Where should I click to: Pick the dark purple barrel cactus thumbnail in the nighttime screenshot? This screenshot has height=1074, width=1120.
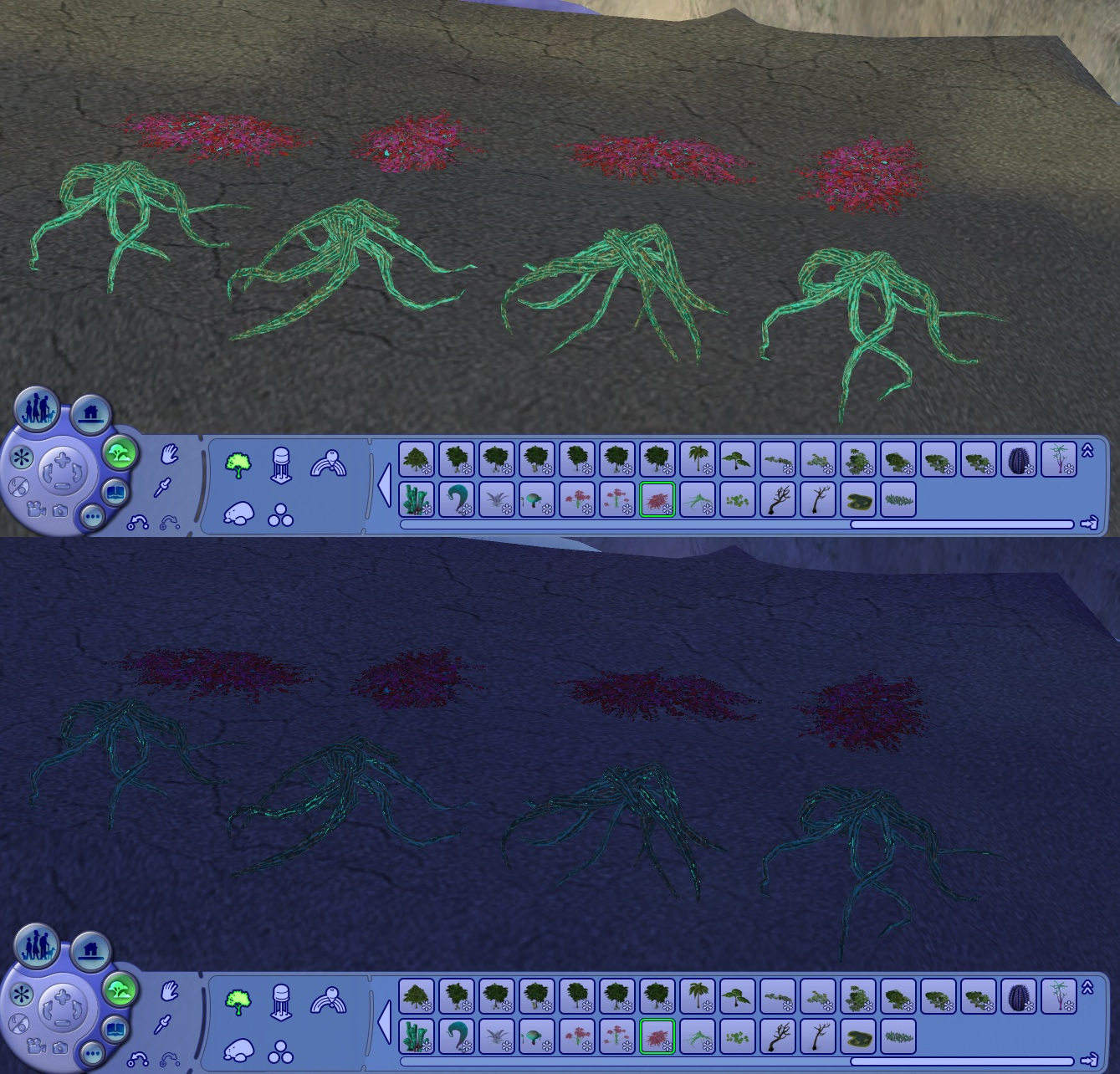[1018, 996]
